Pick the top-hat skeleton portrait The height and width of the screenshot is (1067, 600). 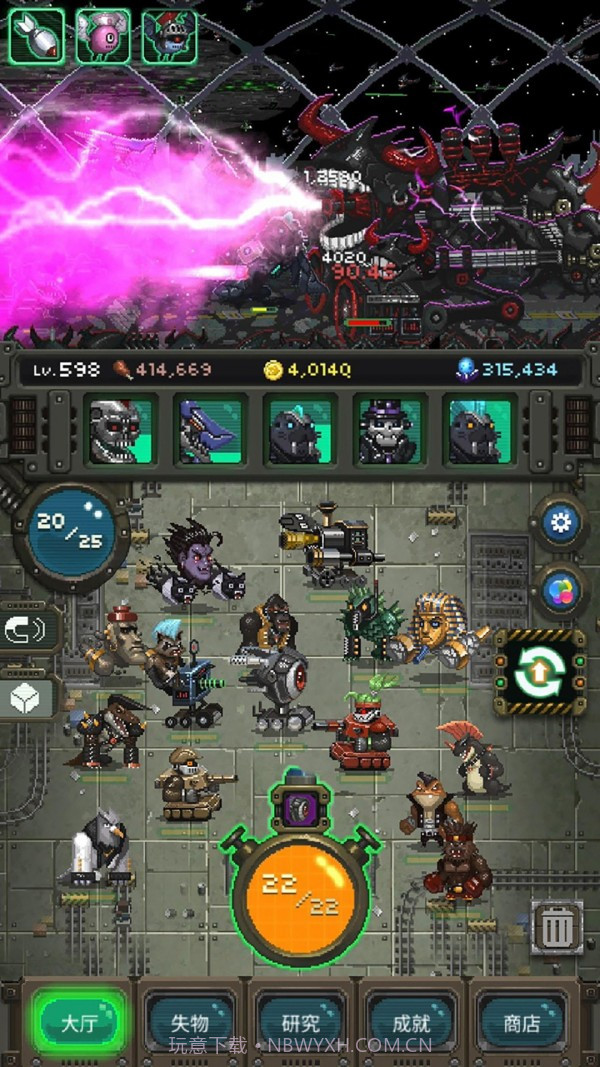pos(390,431)
